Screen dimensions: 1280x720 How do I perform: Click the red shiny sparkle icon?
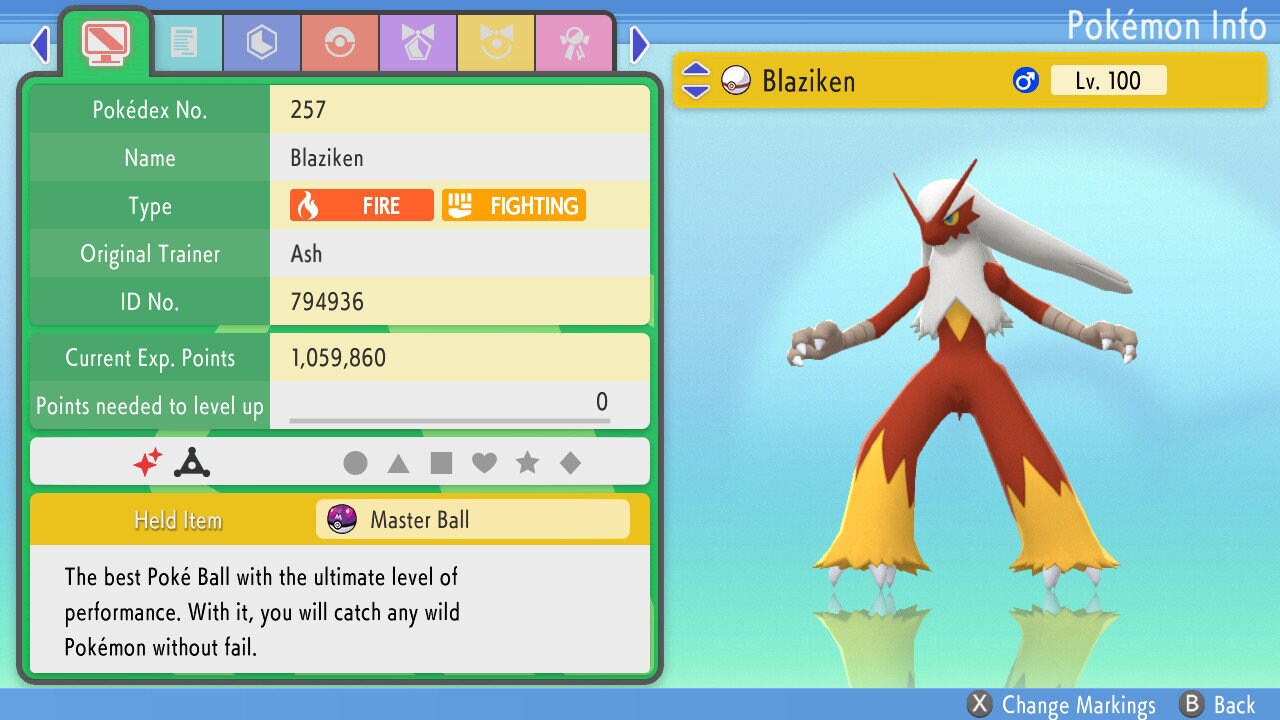tap(148, 461)
